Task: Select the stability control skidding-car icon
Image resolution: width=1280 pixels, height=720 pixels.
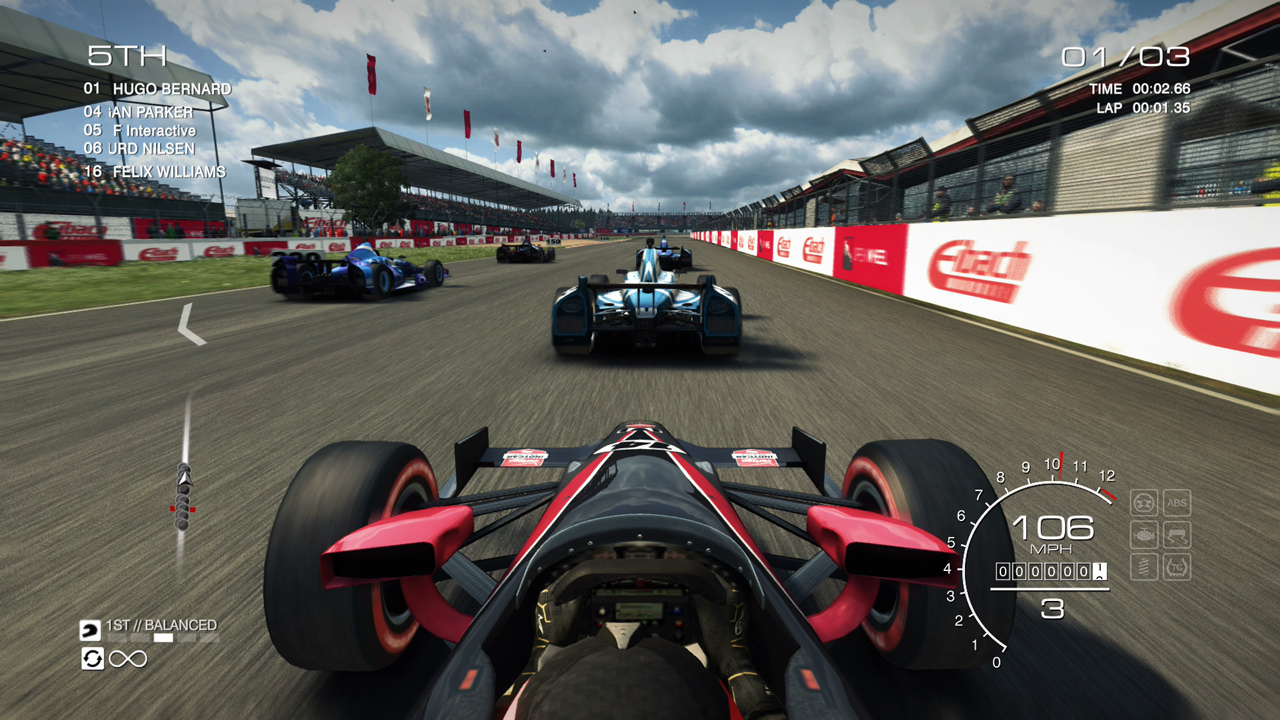Action: coord(1176,535)
